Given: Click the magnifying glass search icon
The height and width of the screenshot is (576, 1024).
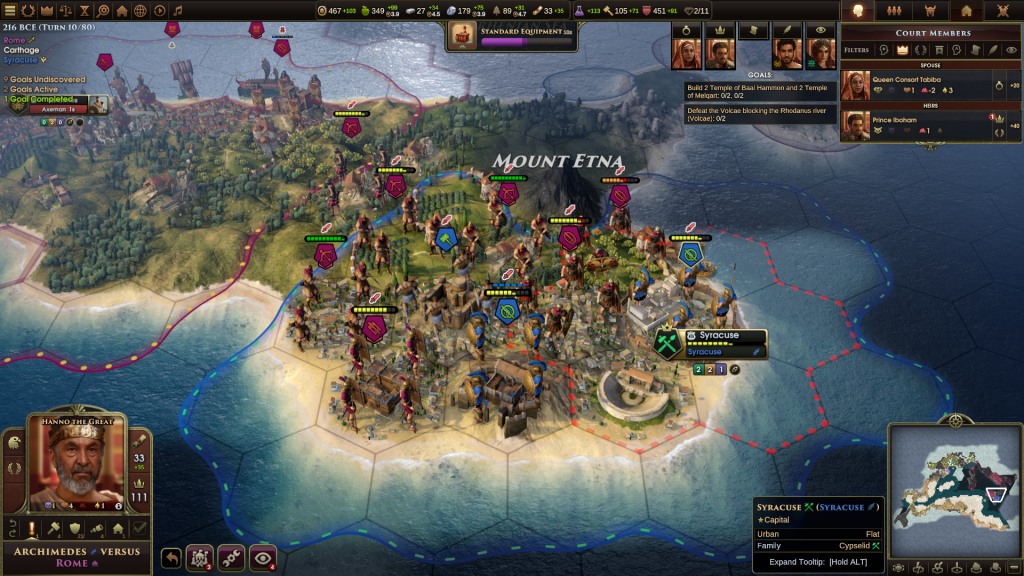Looking at the screenshot, I should [x=103, y=11].
